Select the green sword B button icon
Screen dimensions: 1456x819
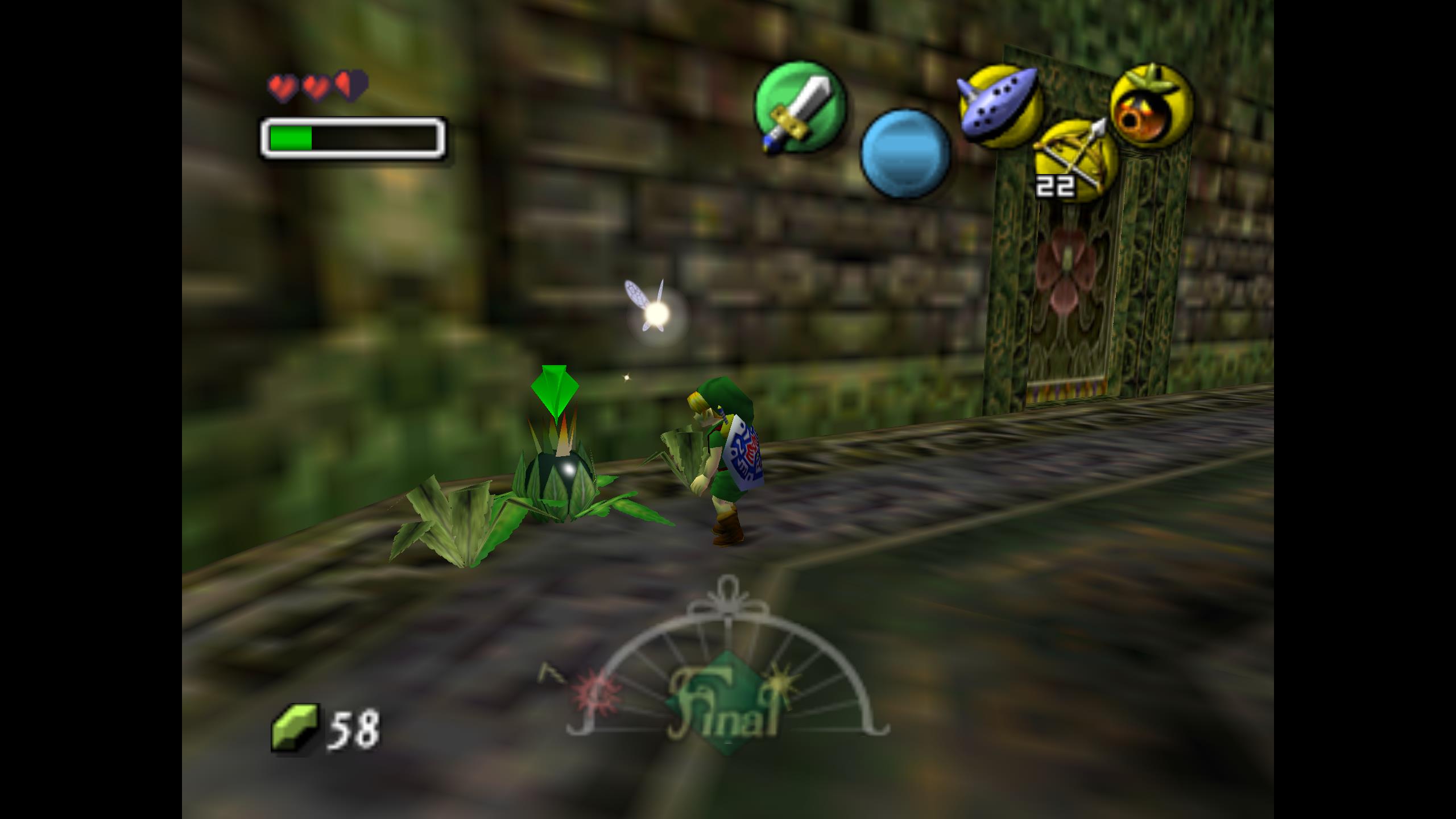click(800, 108)
